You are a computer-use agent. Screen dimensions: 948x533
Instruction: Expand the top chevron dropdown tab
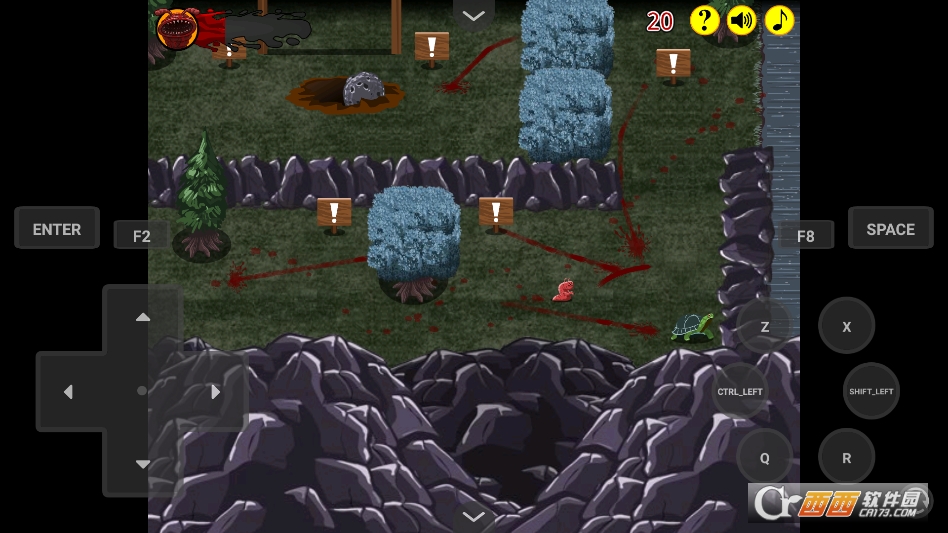pyautogui.click(x=474, y=15)
